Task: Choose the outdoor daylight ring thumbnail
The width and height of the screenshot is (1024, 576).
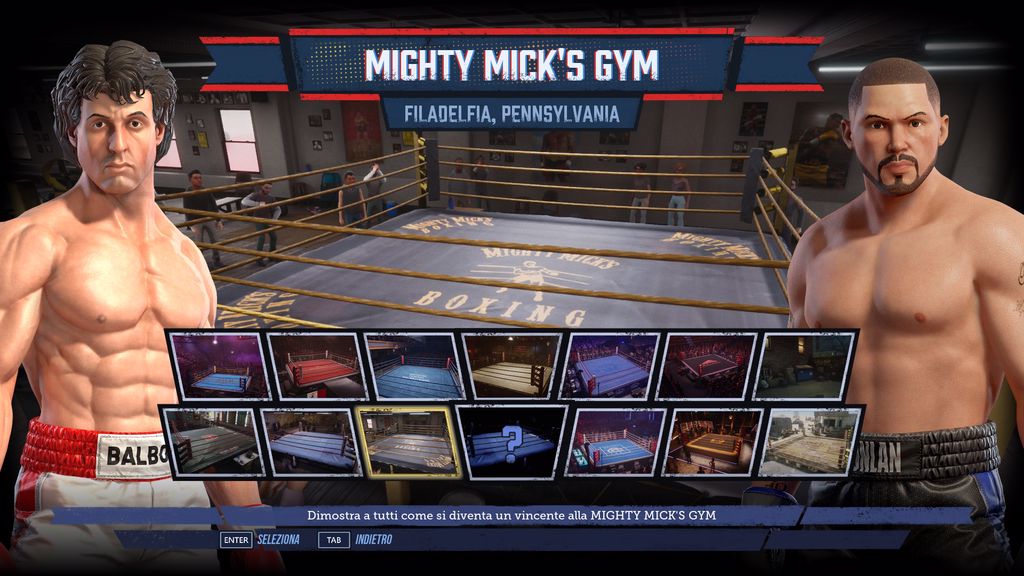Action: click(x=811, y=440)
